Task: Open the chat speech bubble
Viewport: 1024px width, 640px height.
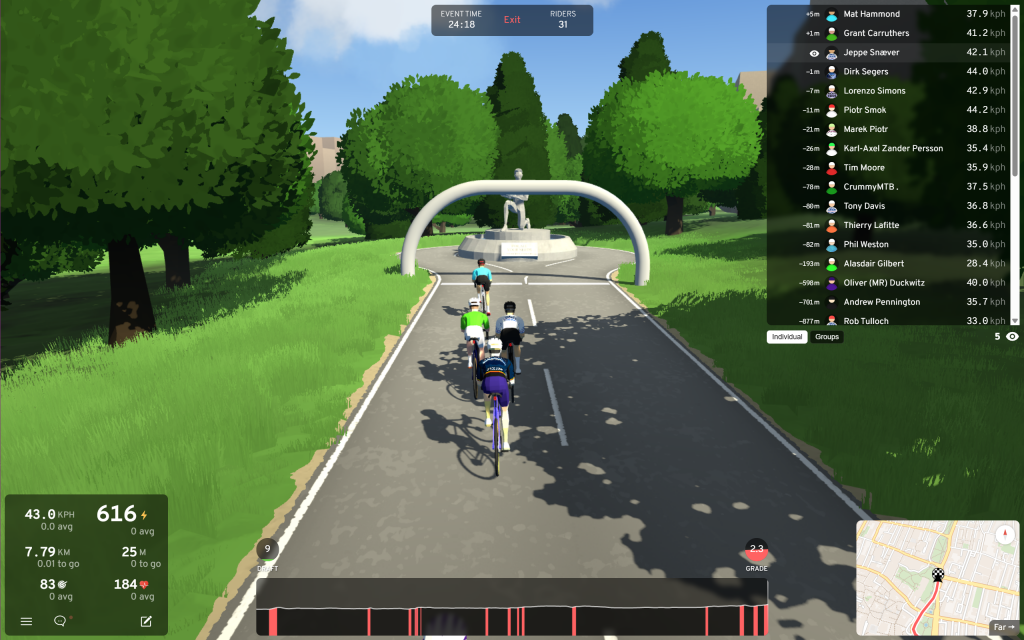Action: click(x=60, y=621)
